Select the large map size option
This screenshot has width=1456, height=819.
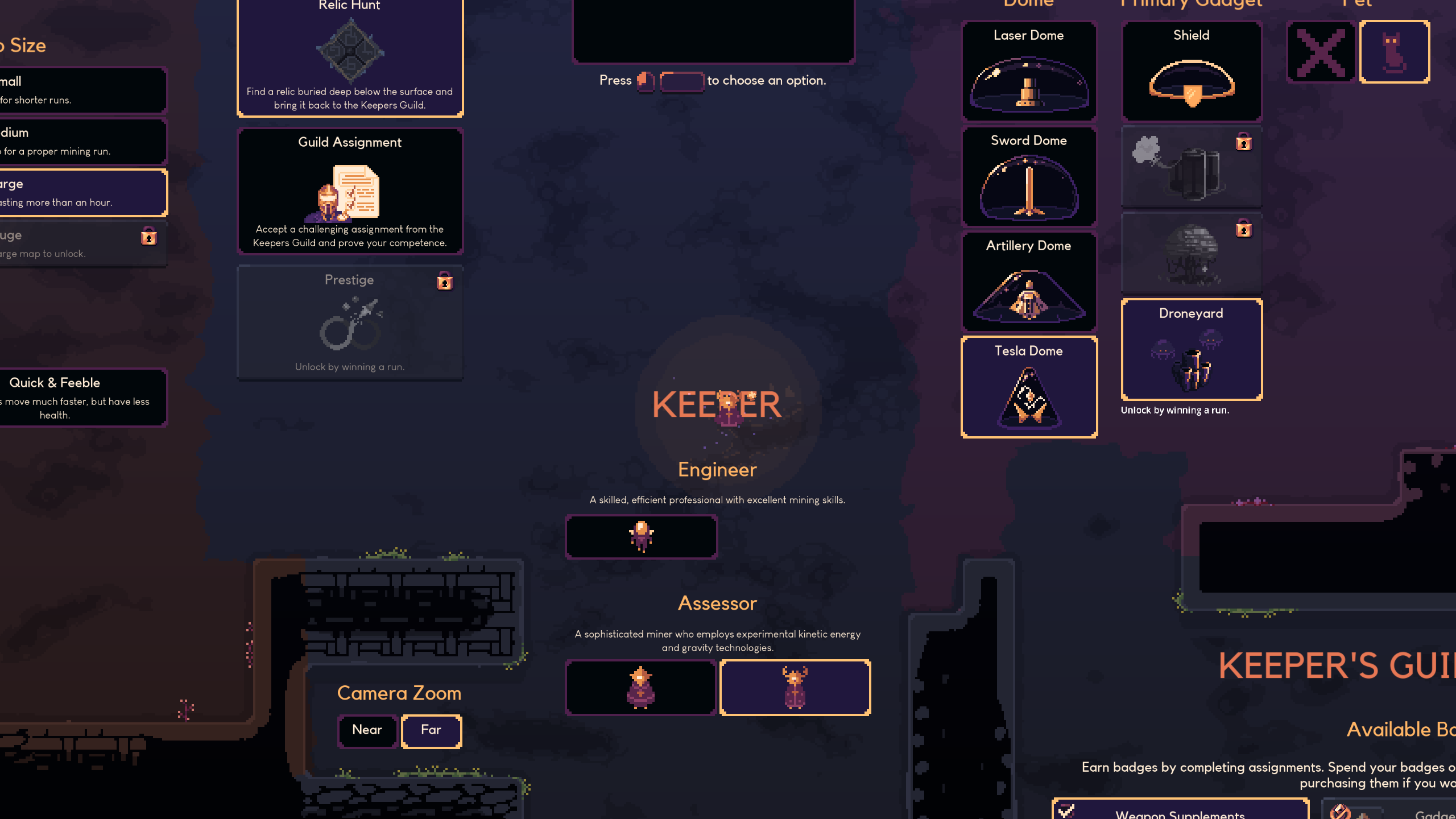click(80, 193)
